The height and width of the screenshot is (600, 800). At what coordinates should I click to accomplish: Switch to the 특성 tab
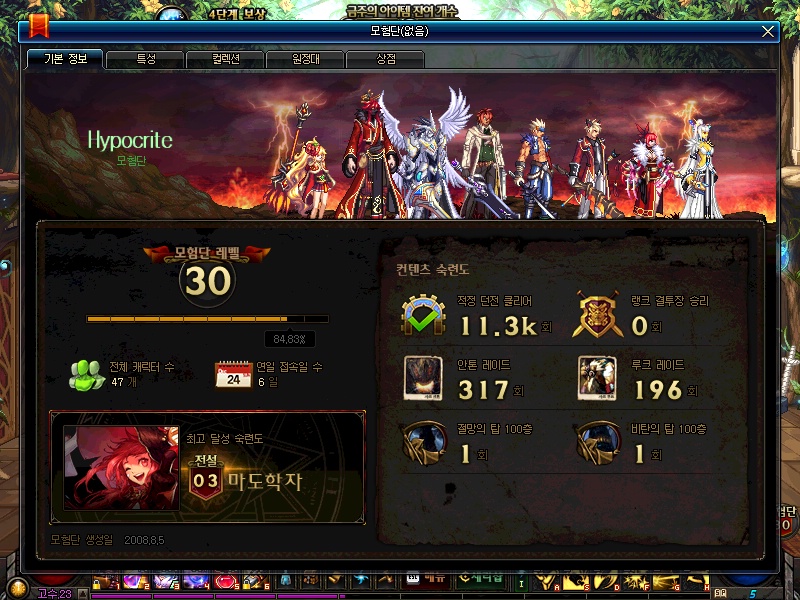(x=145, y=59)
